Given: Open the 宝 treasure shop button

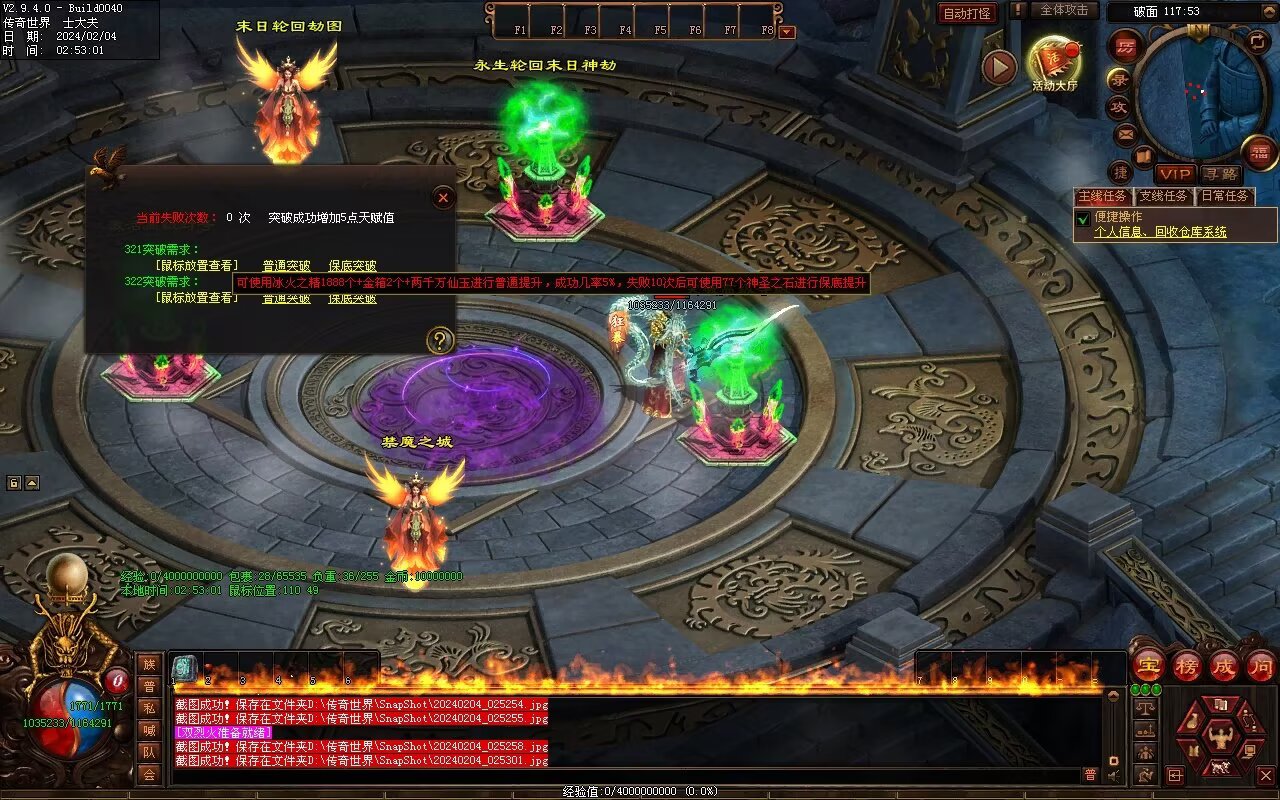Looking at the screenshot, I should (x=1148, y=666).
